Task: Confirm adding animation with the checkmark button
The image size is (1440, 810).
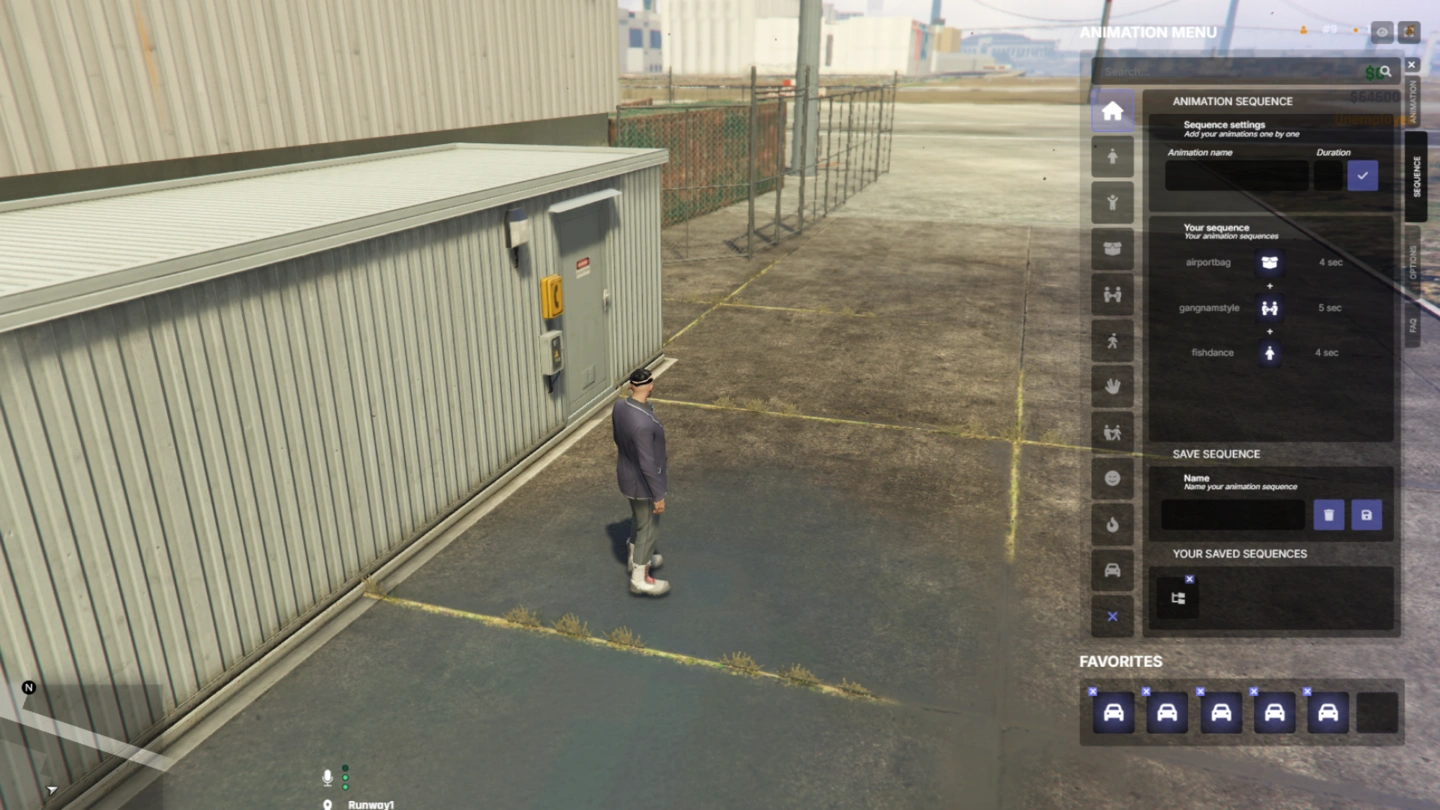Action: (1362, 176)
